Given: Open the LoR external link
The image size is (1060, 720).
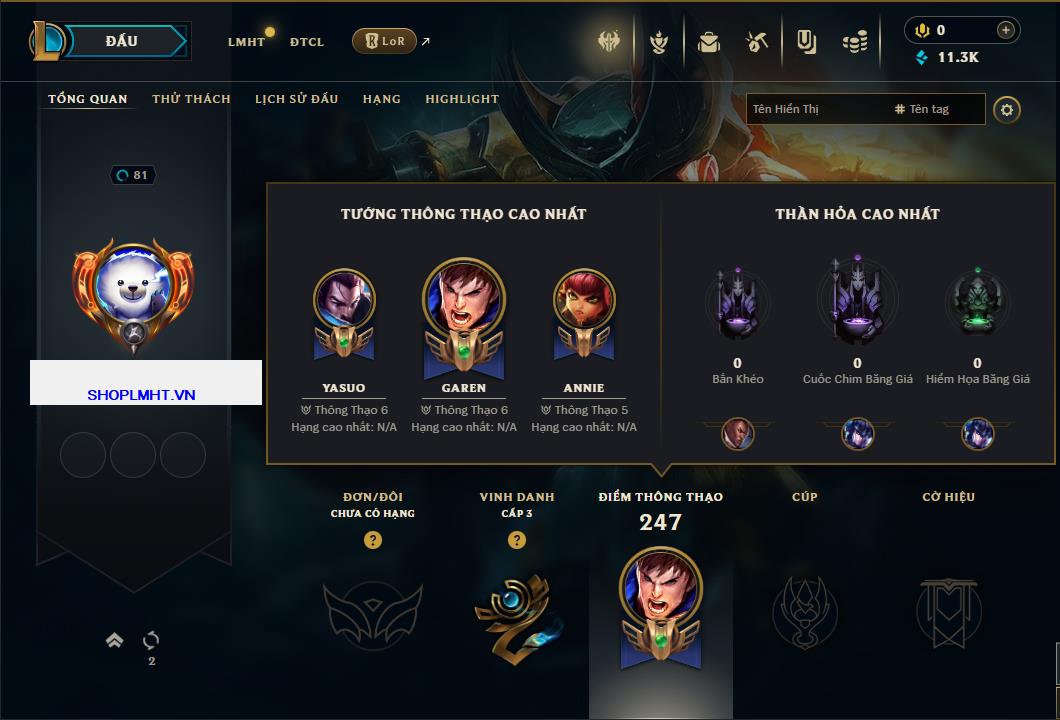Looking at the screenshot, I should pos(385,41).
